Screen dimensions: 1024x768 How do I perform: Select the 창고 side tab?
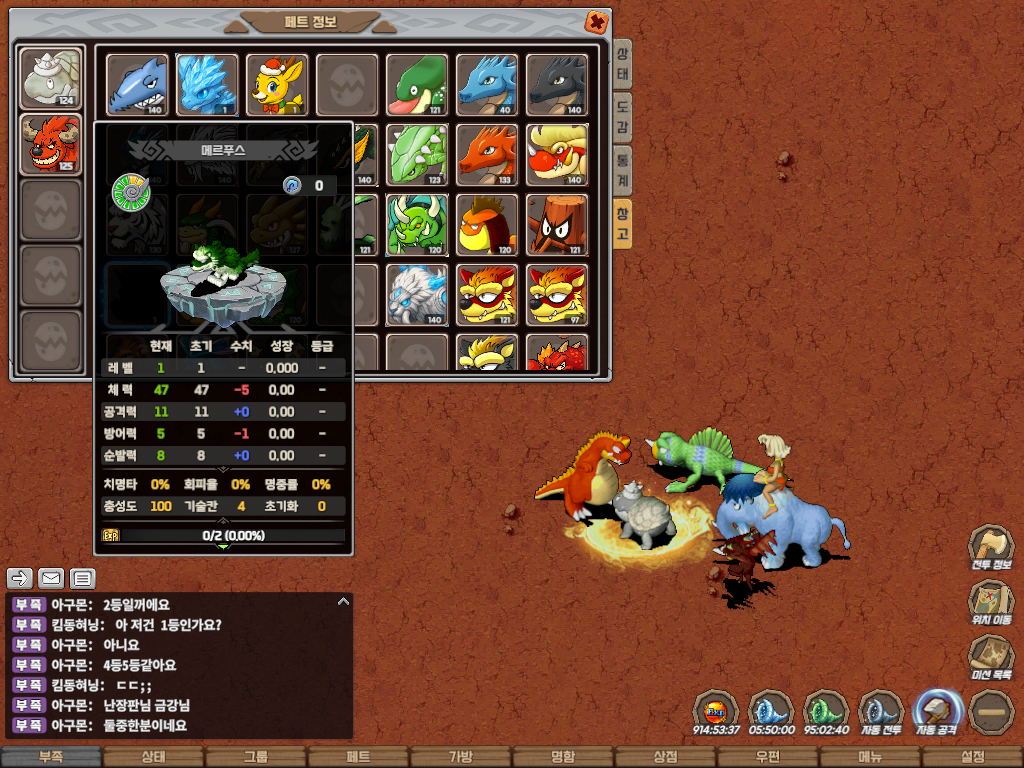click(x=622, y=221)
